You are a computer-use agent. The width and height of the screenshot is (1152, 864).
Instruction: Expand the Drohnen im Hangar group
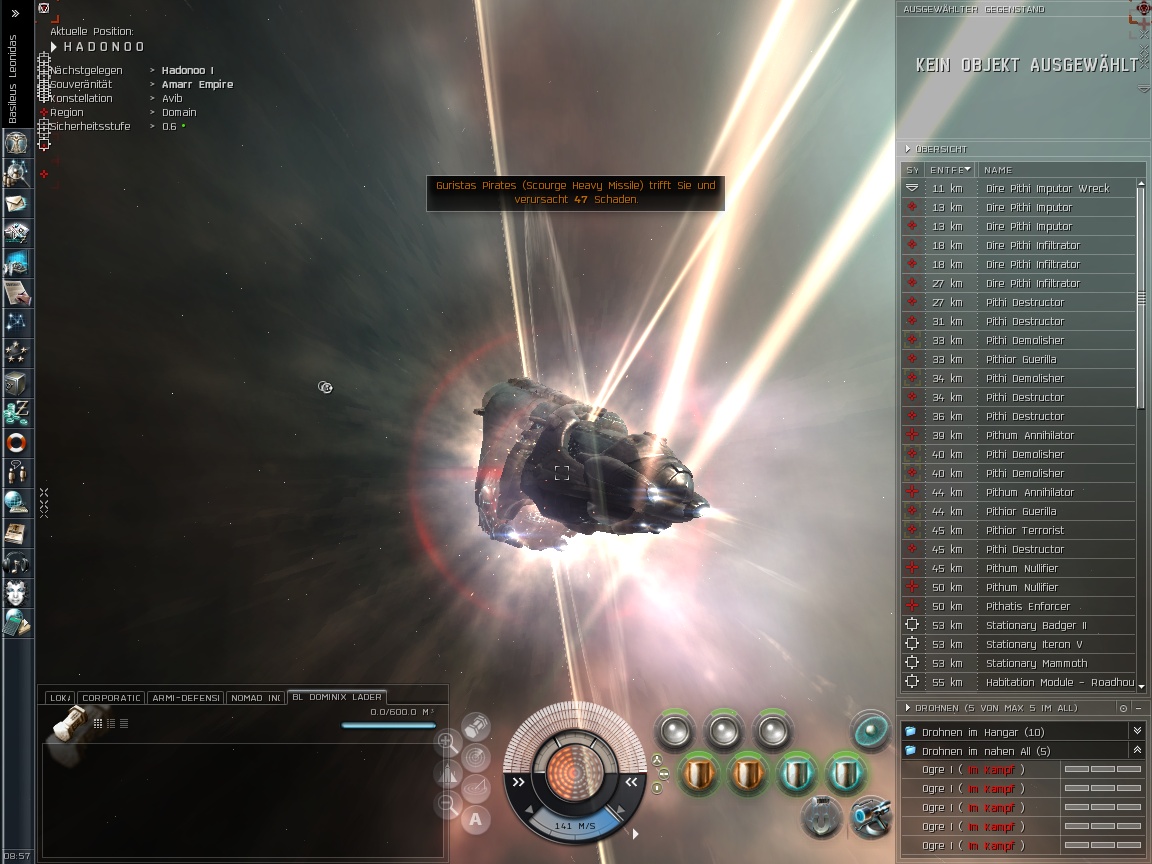click(1136, 732)
